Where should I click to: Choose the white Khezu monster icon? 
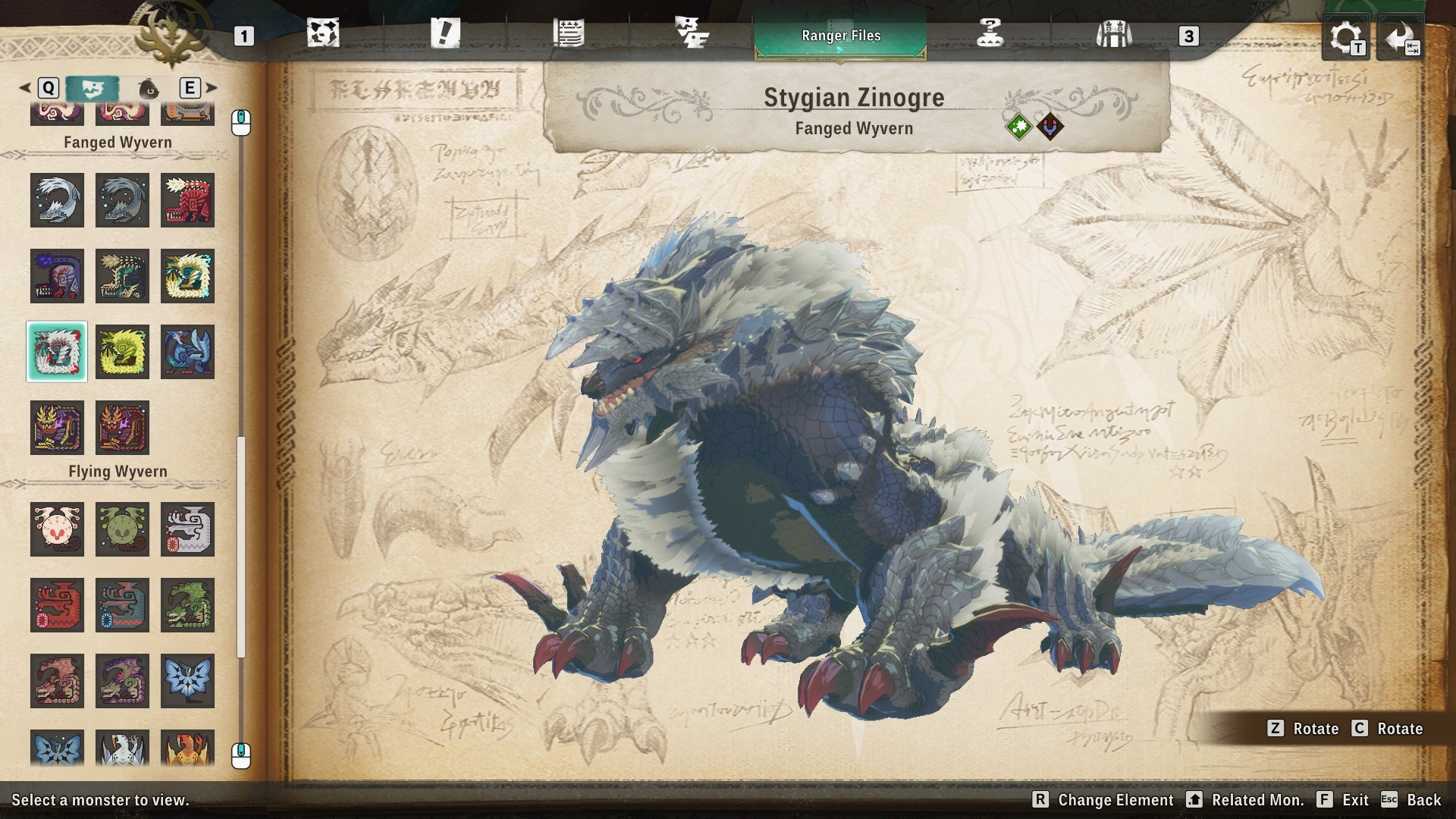click(187, 529)
